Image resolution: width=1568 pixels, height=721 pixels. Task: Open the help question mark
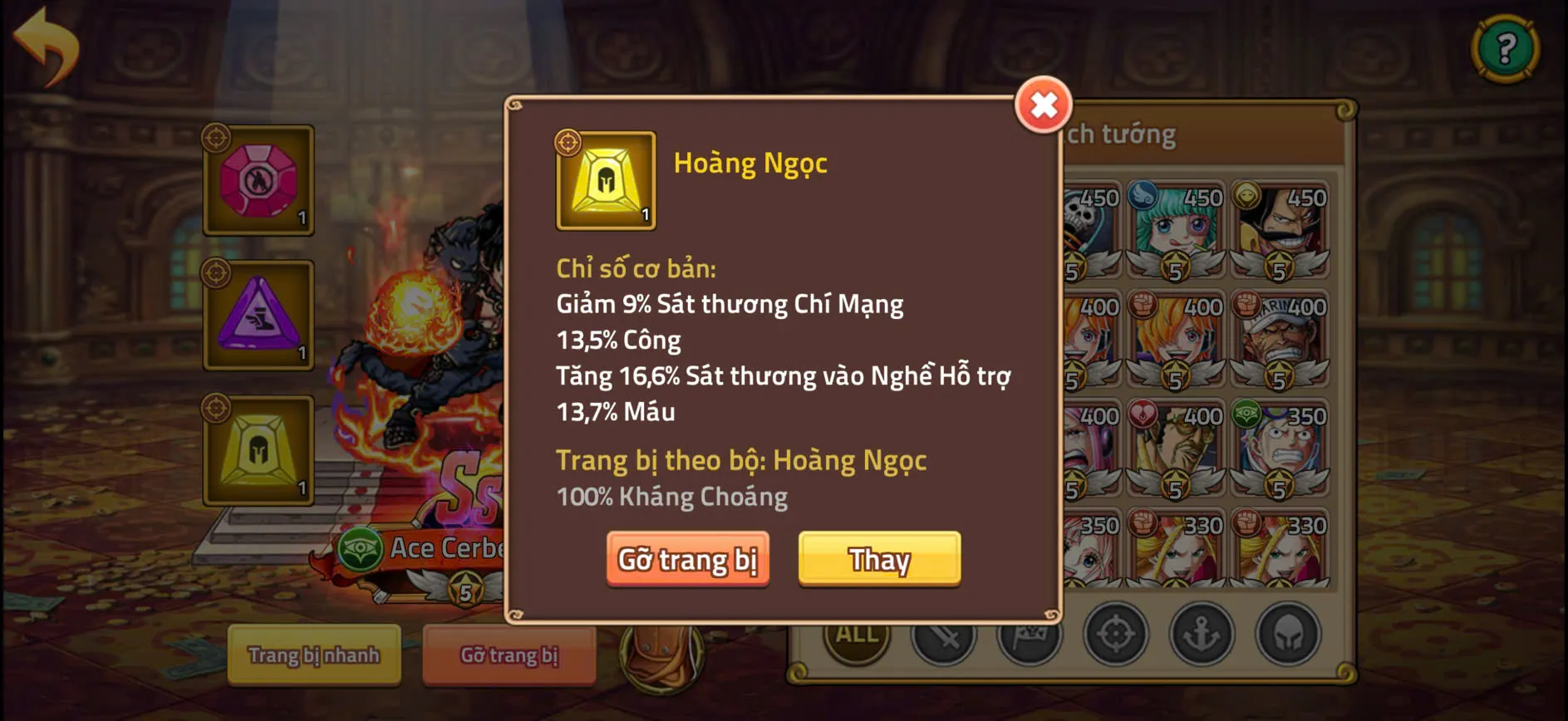(1506, 47)
